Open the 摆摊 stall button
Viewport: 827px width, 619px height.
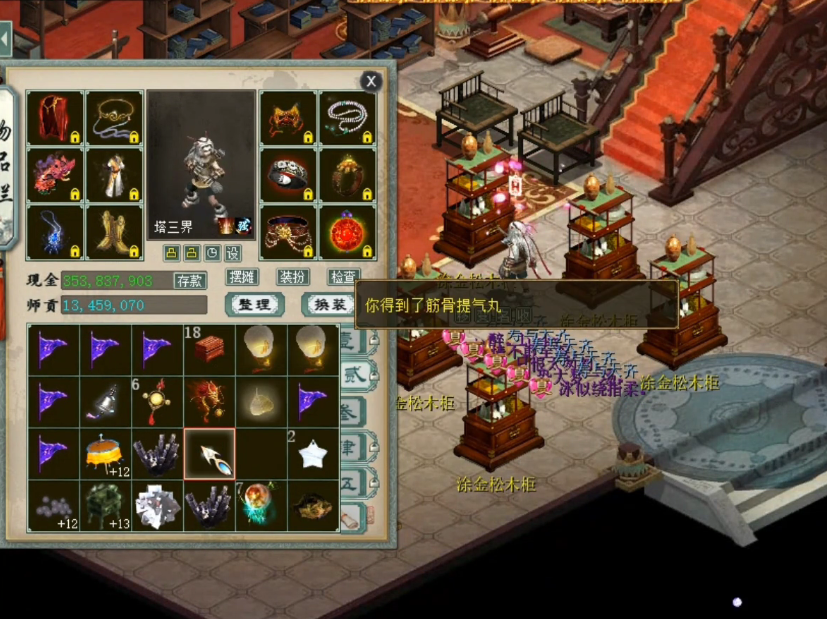(x=243, y=277)
